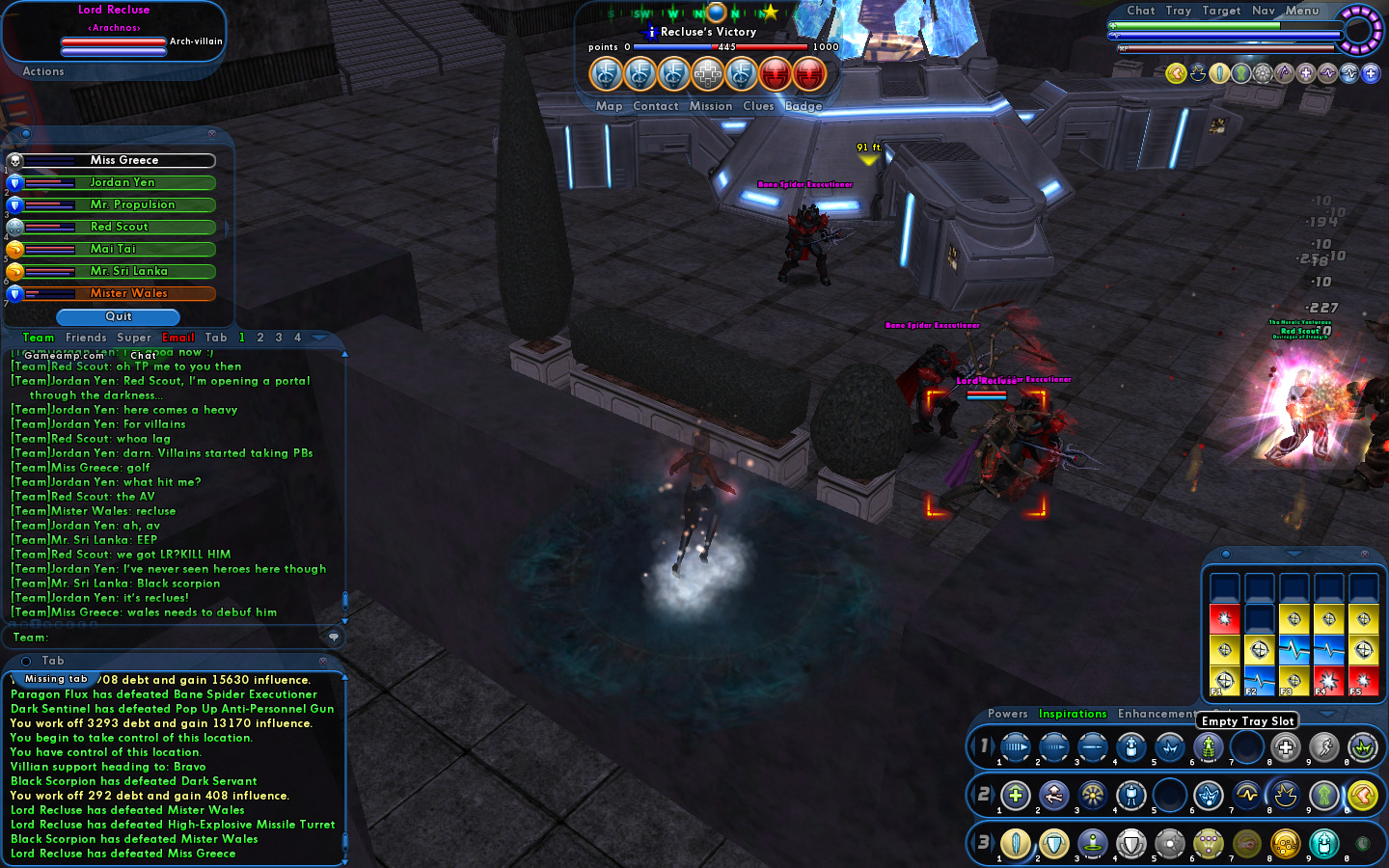
Task: Use the red inspiration in the tray
Action: point(1224,619)
